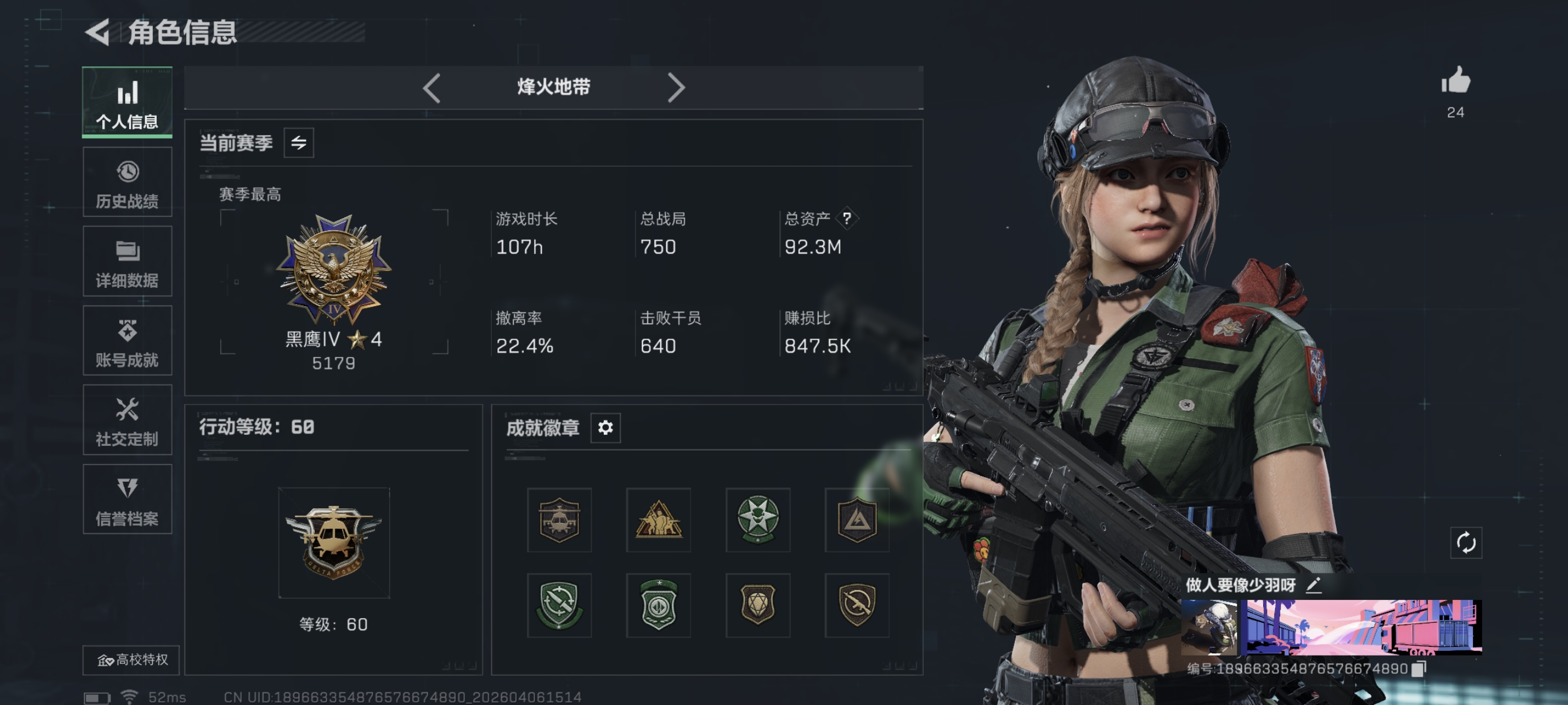Click left chevron to switch game mode
The image size is (1568, 705).
(x=432, y=87)
